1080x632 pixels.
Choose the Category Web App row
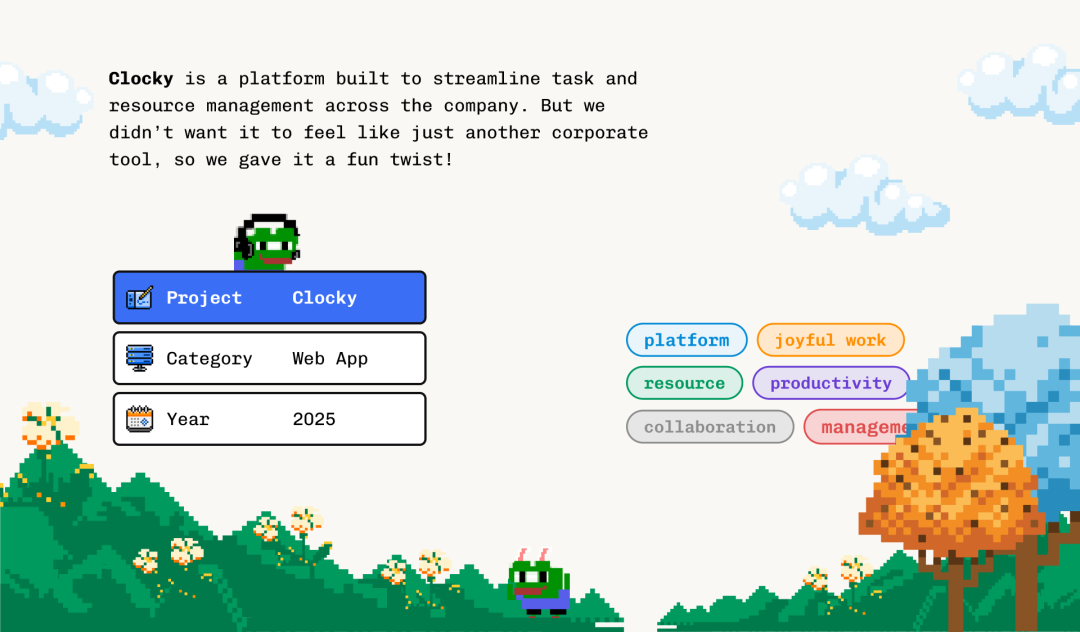269,358
